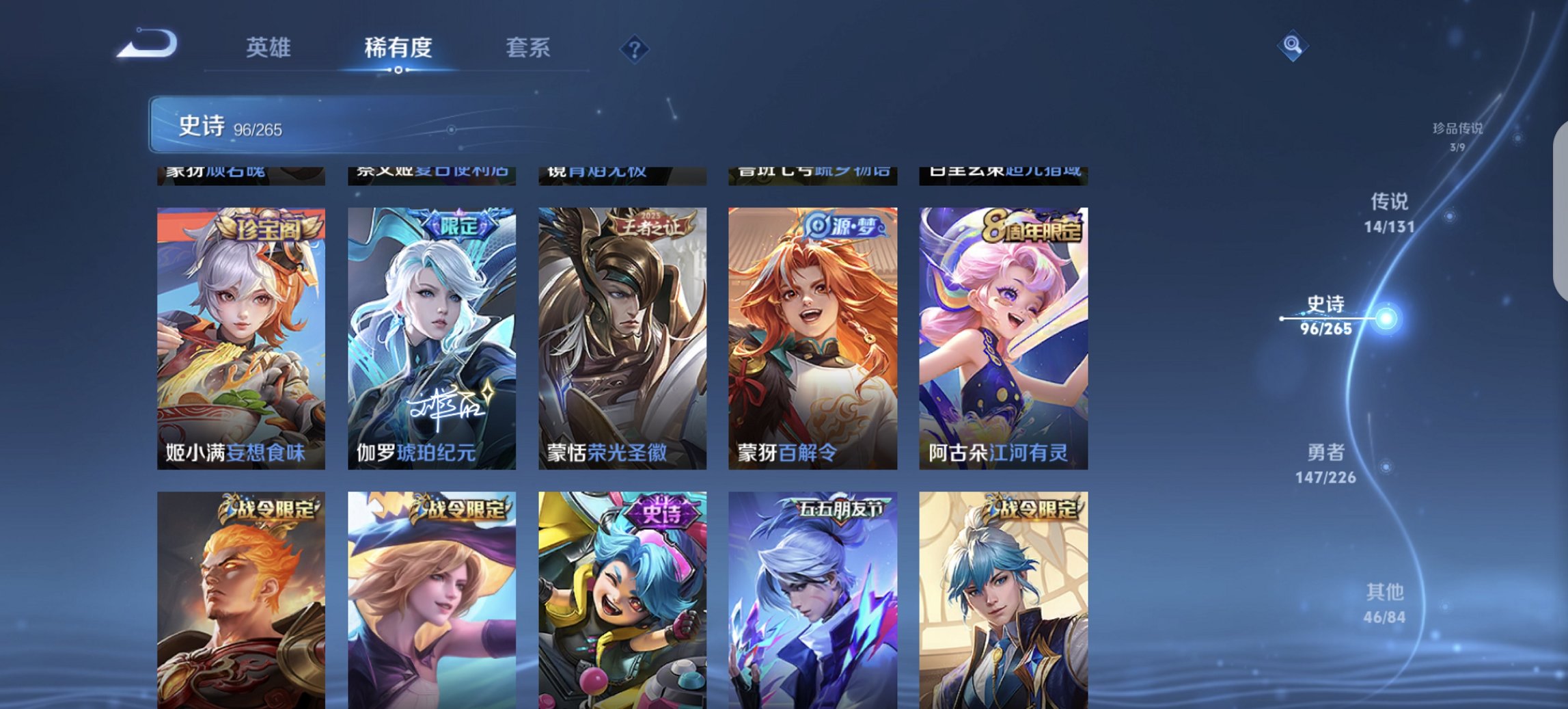Switch to the 英雄 tab
This screenshot has height=709, width=1568.
pos(271,49)
